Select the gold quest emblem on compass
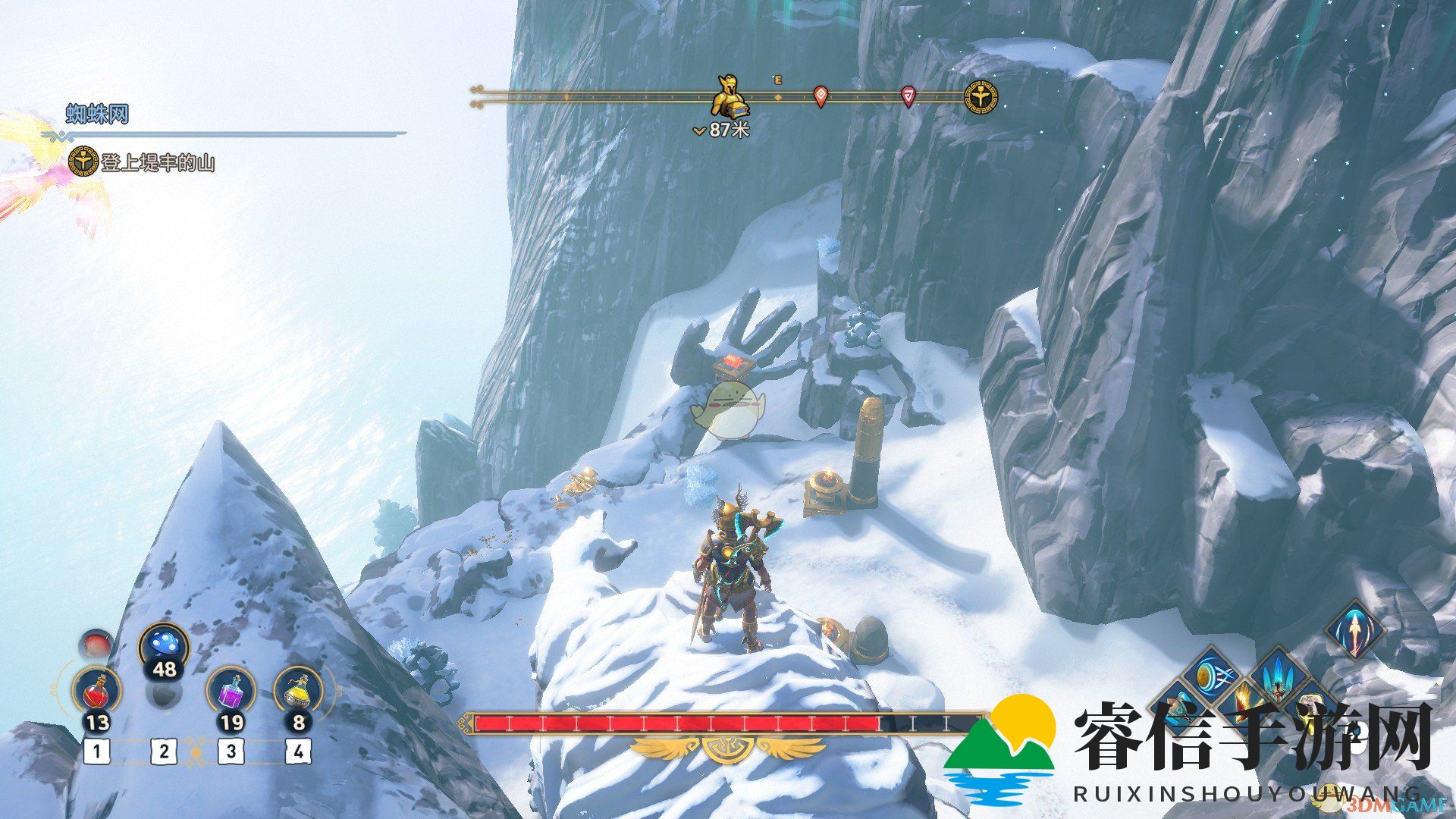 click(981, 97)
